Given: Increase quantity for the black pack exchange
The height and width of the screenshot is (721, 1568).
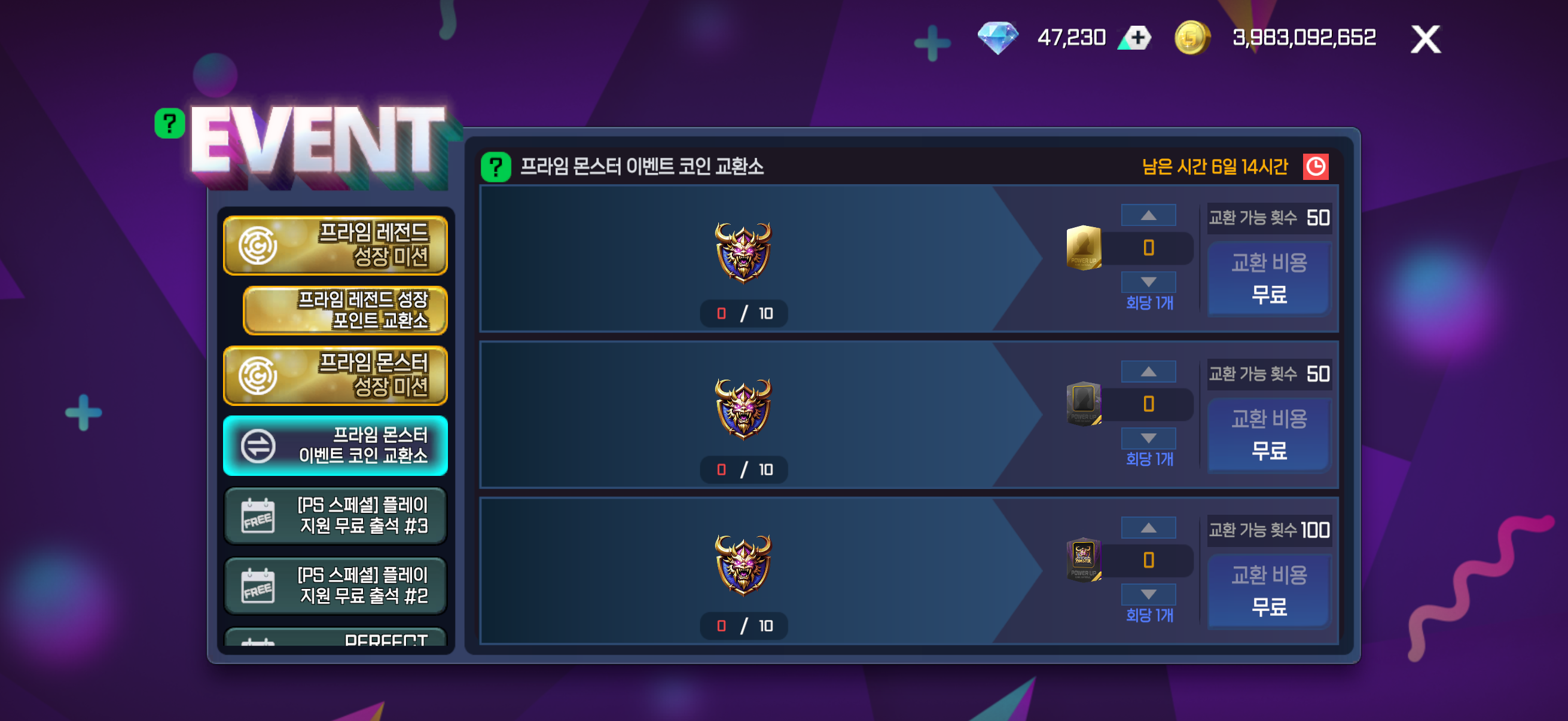Looking at the screenshot, I should pyautogui.click(x=1148, y=372).
